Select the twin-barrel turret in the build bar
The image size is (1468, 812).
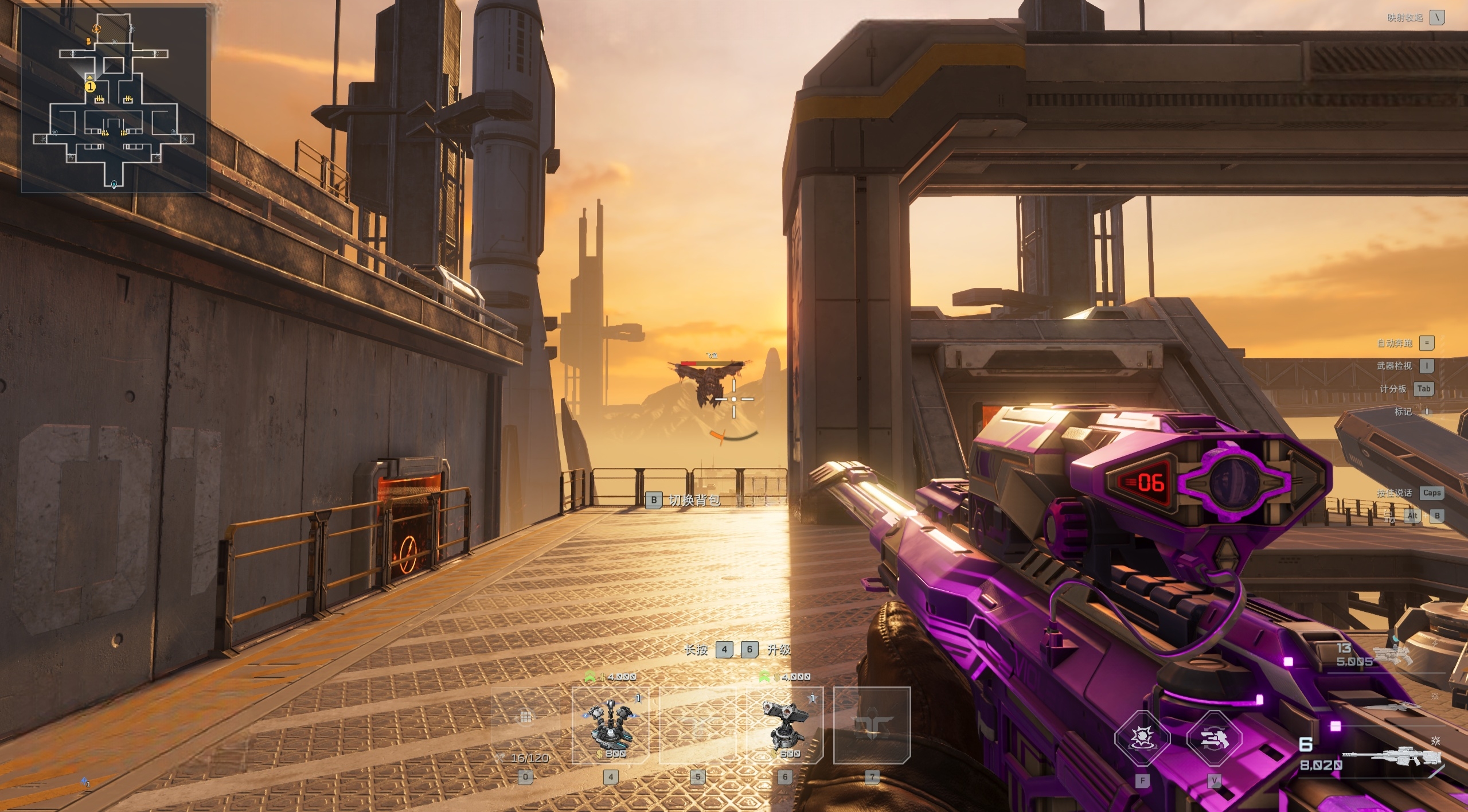(785, 725)
